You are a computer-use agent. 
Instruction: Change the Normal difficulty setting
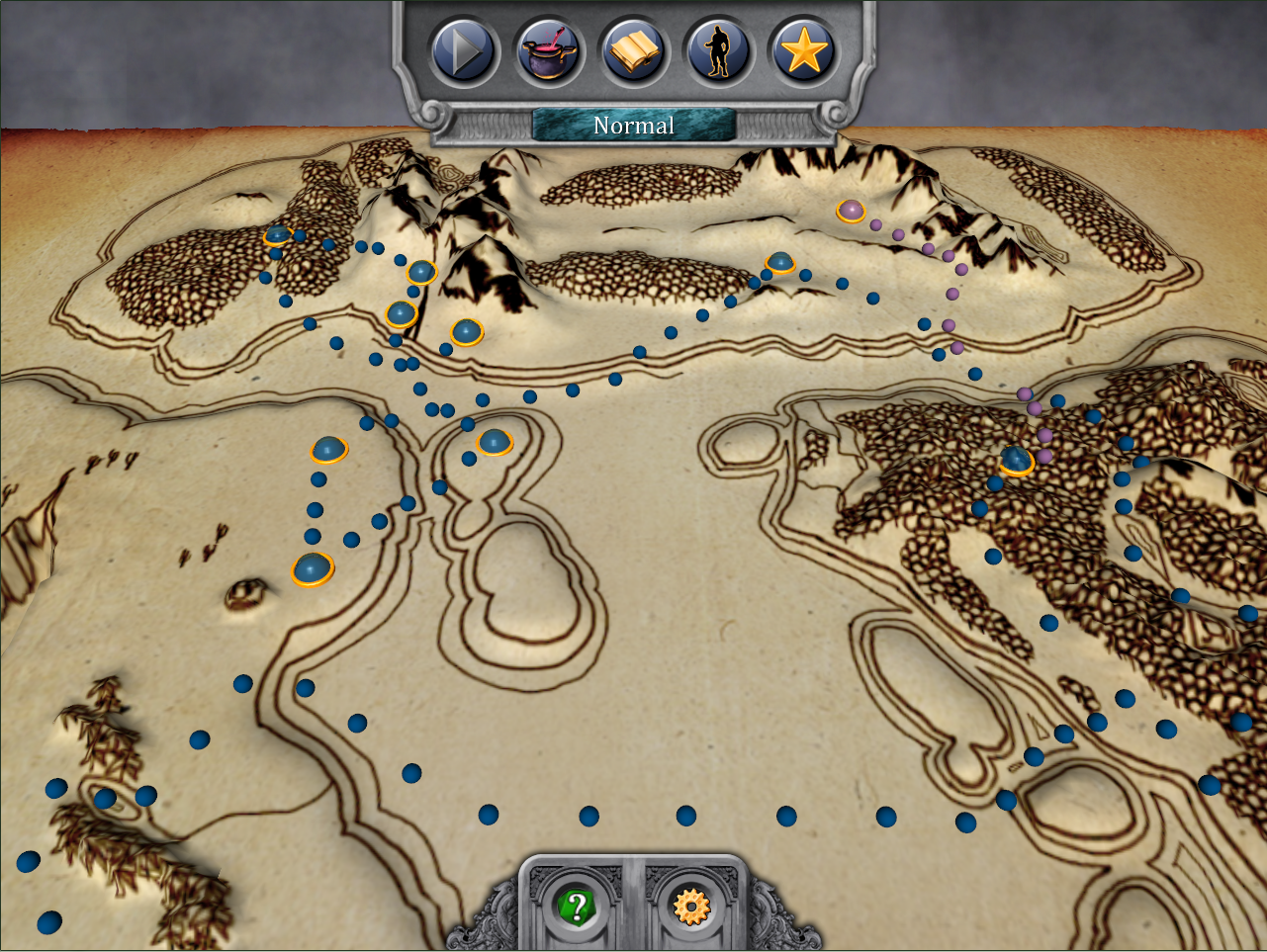(634, 126)
